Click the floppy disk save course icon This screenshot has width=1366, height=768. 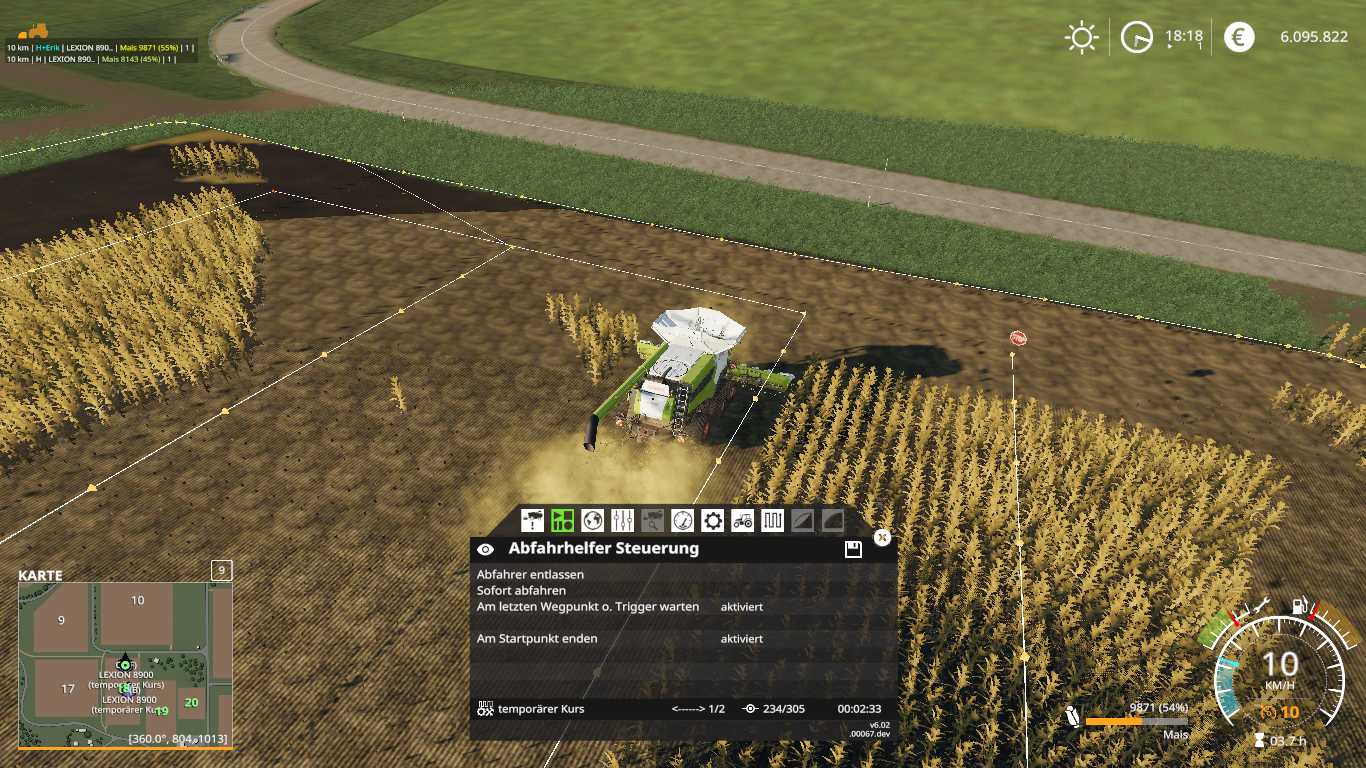pos(852,548)
